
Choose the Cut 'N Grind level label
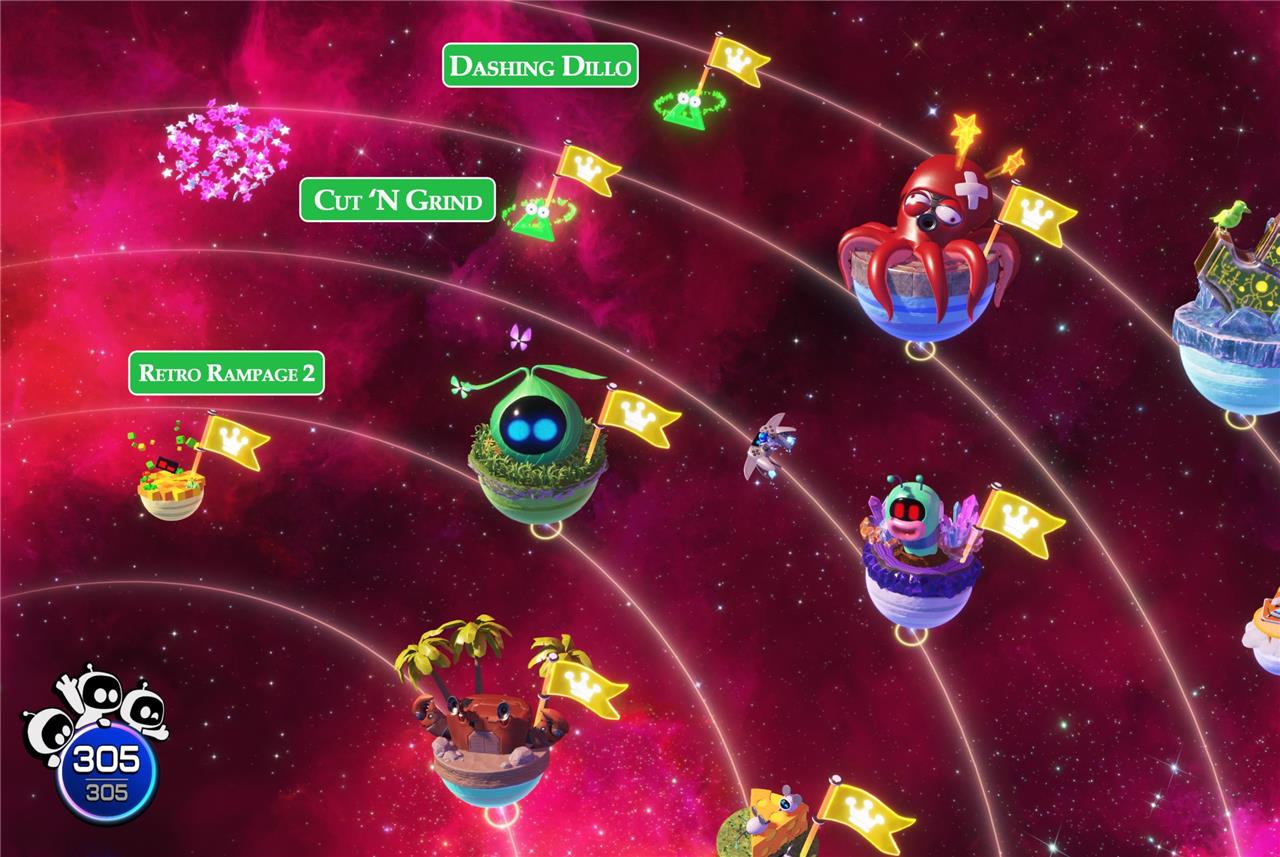click(x=397, y=200)
